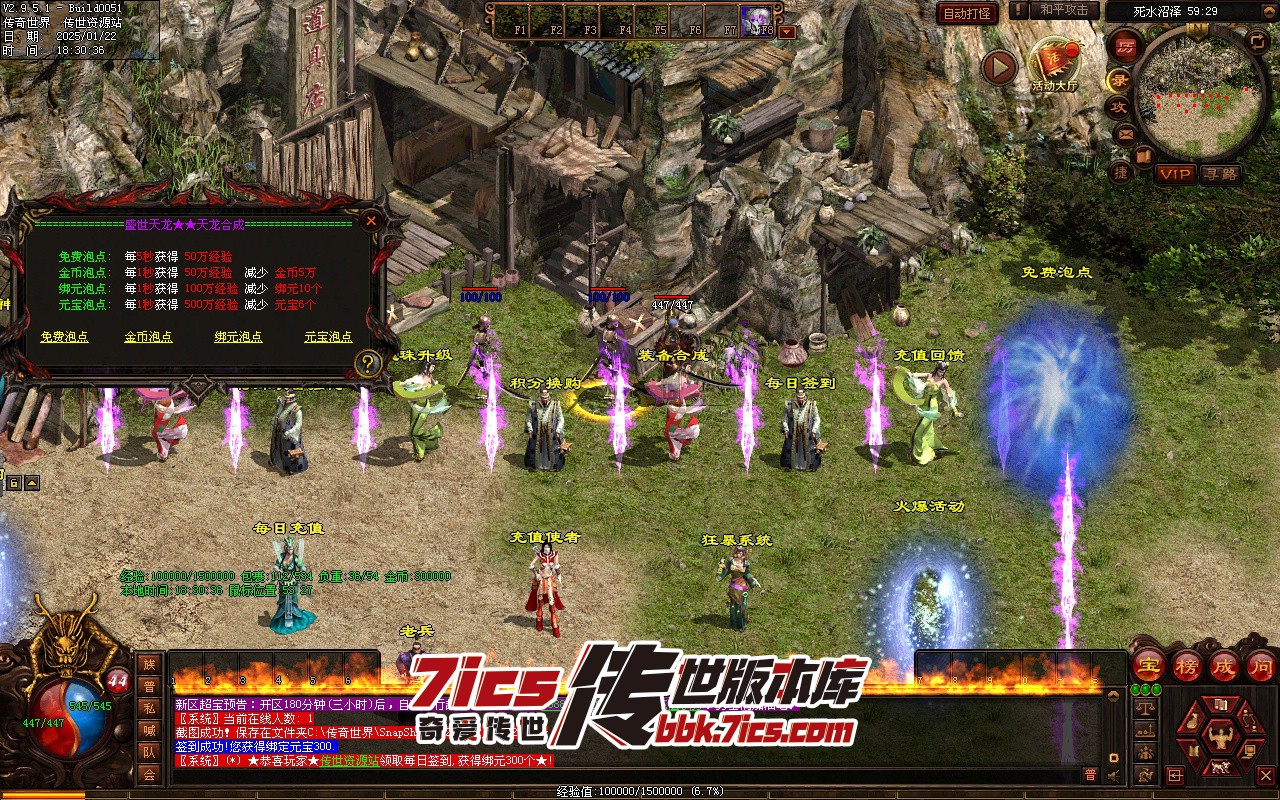
Task: Choose the 元宝泡点 link
Action: [328, 338]
